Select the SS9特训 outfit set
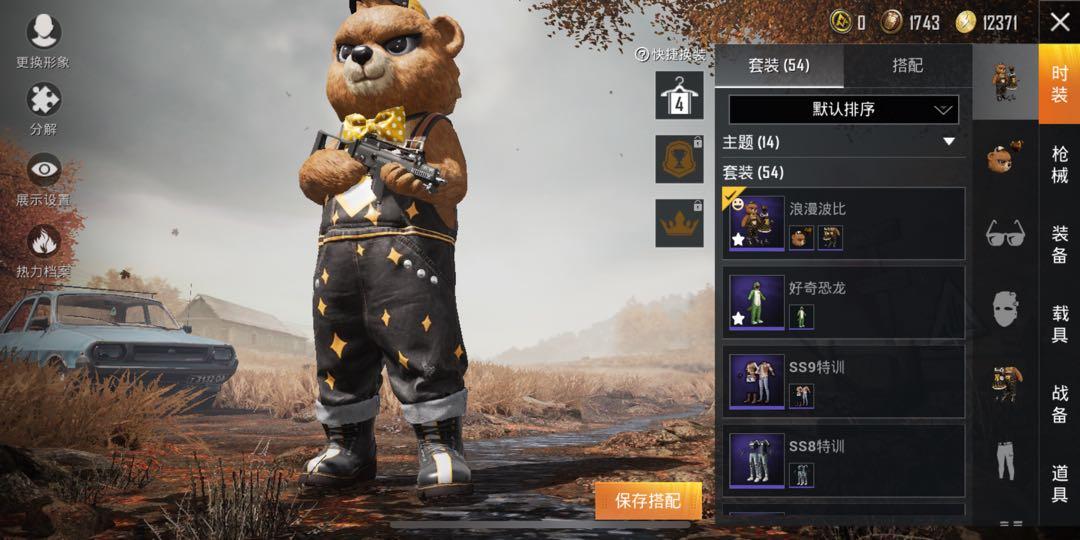The image size is (1080, 540). 843,381
